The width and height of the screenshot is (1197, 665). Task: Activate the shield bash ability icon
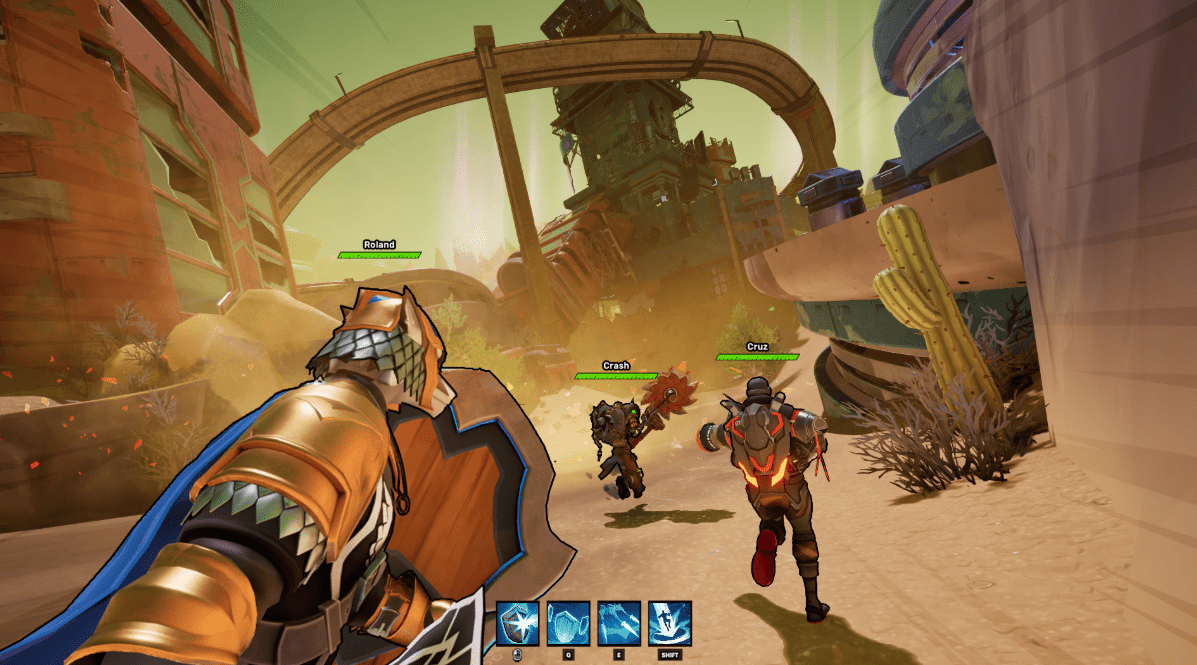(x=518, y=623)
